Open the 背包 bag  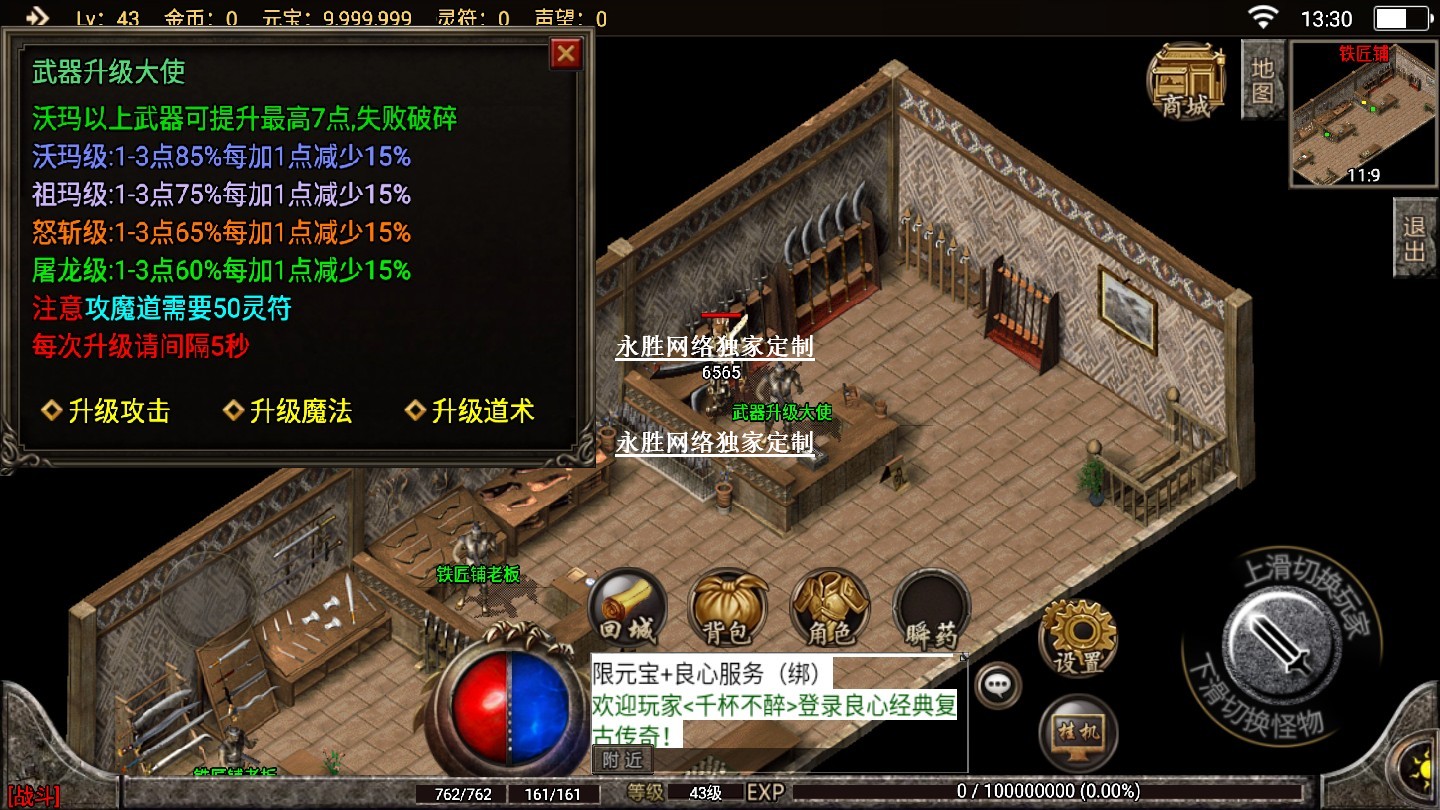(728, 608)
